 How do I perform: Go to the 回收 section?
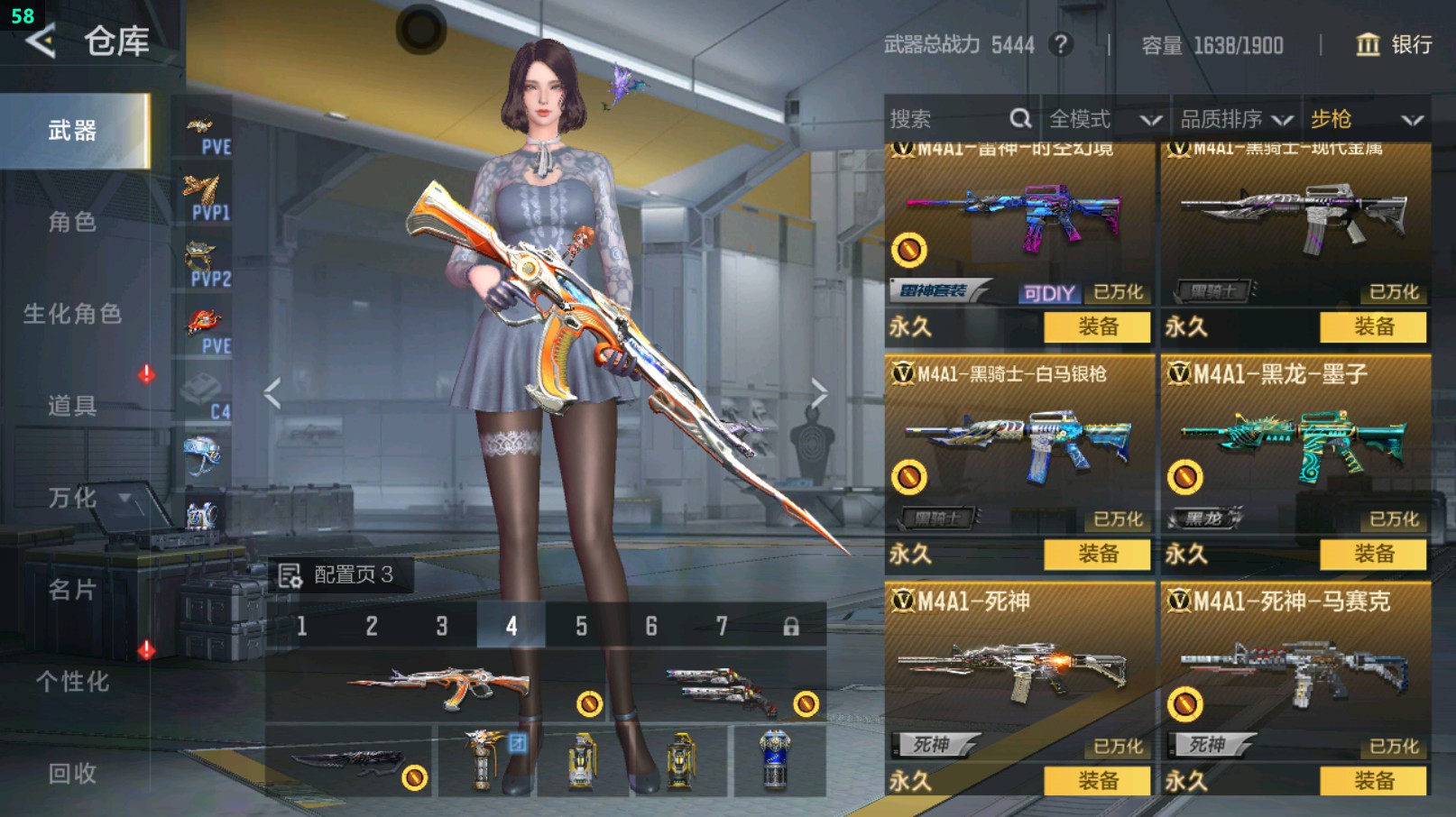pos(73,773)
